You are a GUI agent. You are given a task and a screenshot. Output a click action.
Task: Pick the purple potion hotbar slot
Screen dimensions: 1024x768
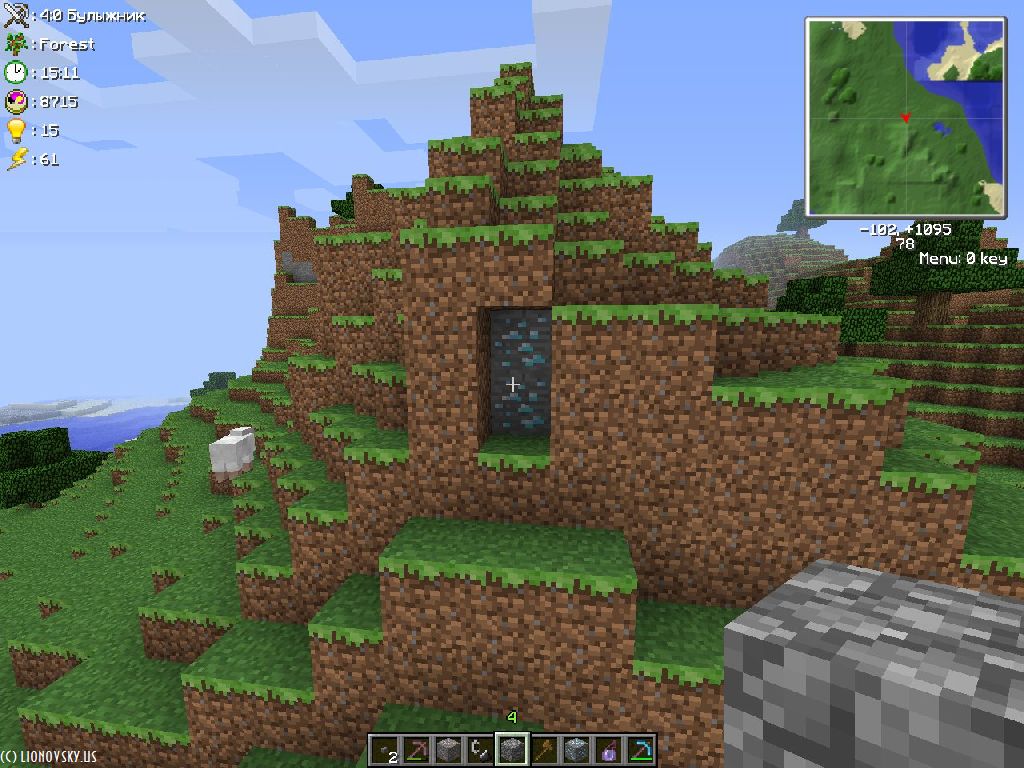608,749
